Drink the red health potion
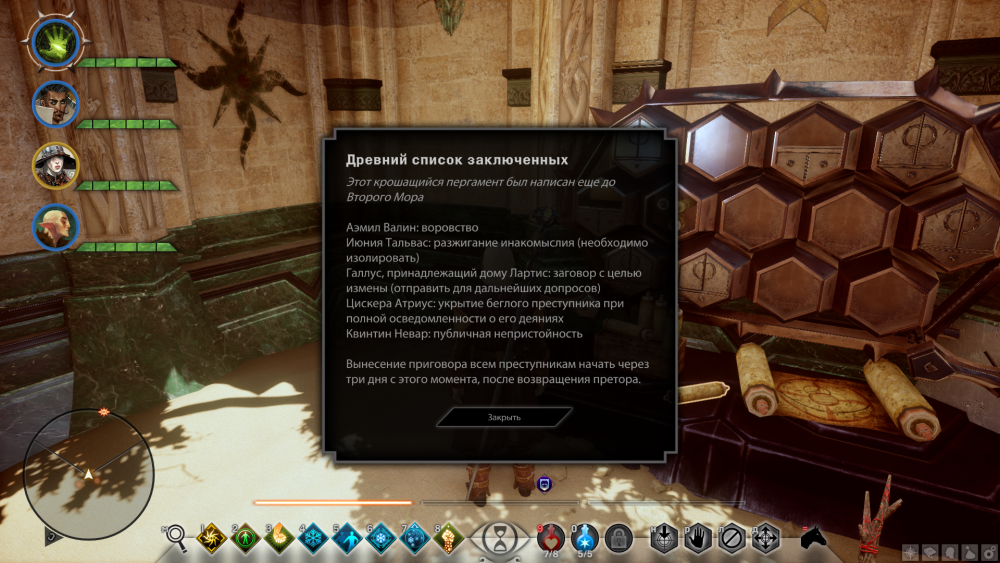Screen dimensions: 1000x563 (x=550, y=538)
